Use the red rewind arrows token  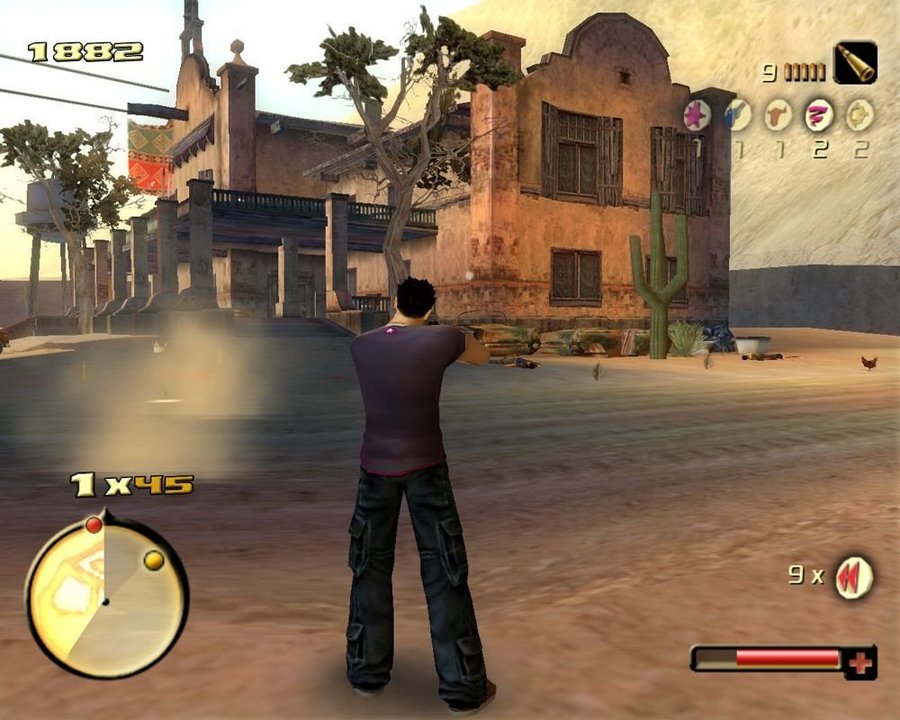coord(853,577)
